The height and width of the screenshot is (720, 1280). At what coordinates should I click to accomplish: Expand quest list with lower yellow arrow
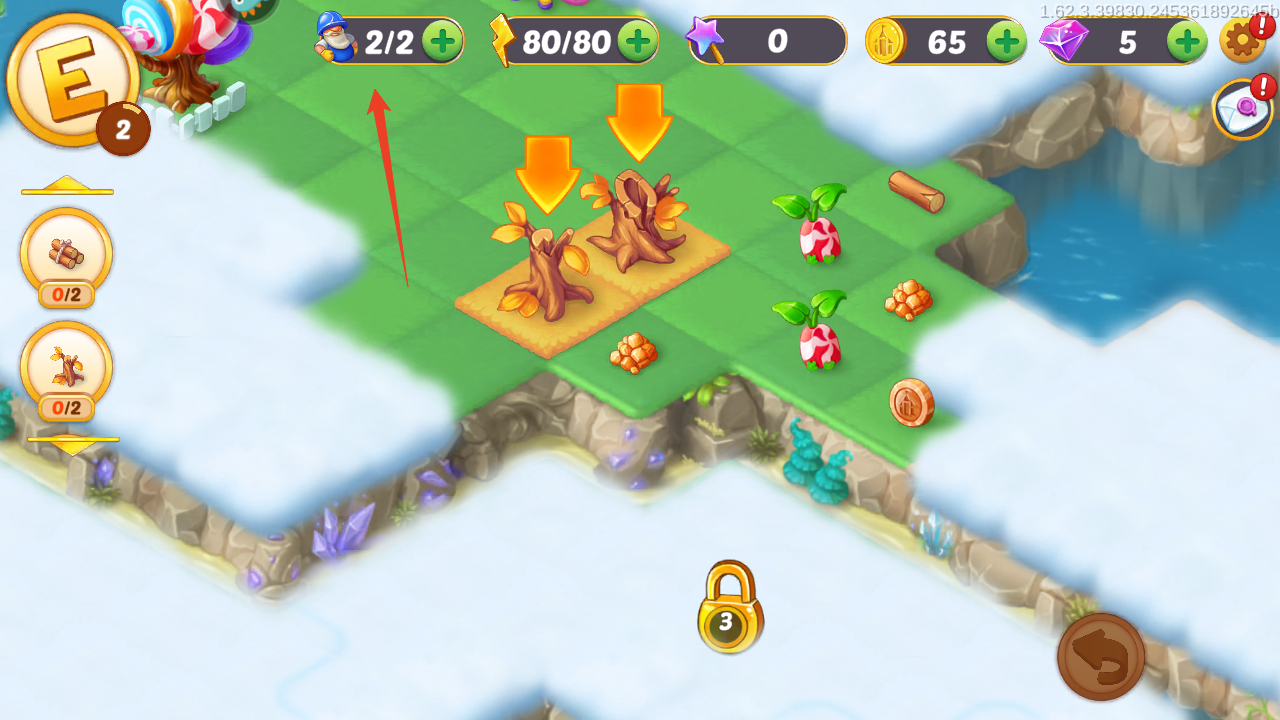[x=72, y=444]
